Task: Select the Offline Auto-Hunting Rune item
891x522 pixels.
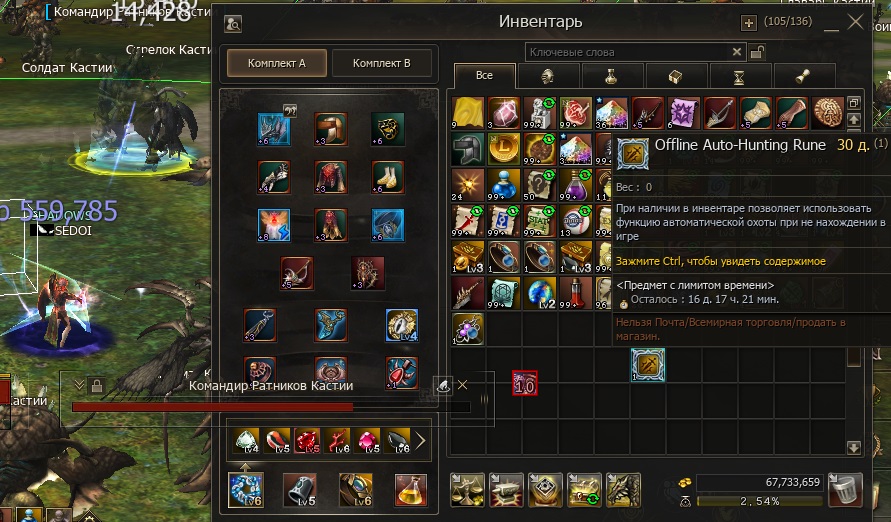Action: click(647, 366)
